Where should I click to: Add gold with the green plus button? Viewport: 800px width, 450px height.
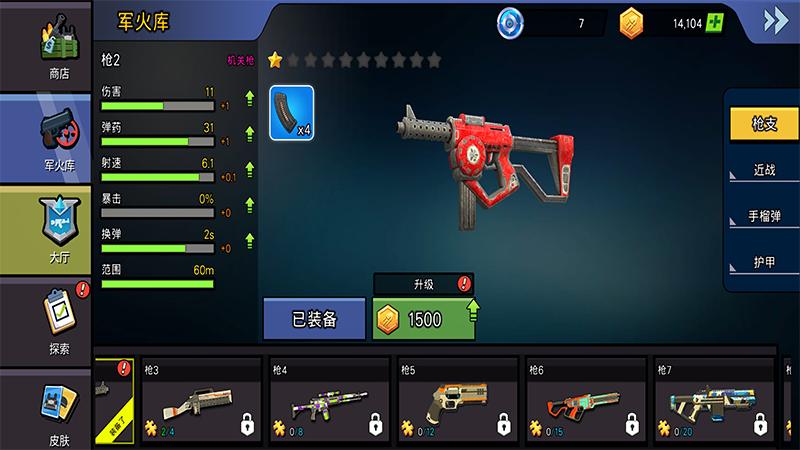click(712, 22)
